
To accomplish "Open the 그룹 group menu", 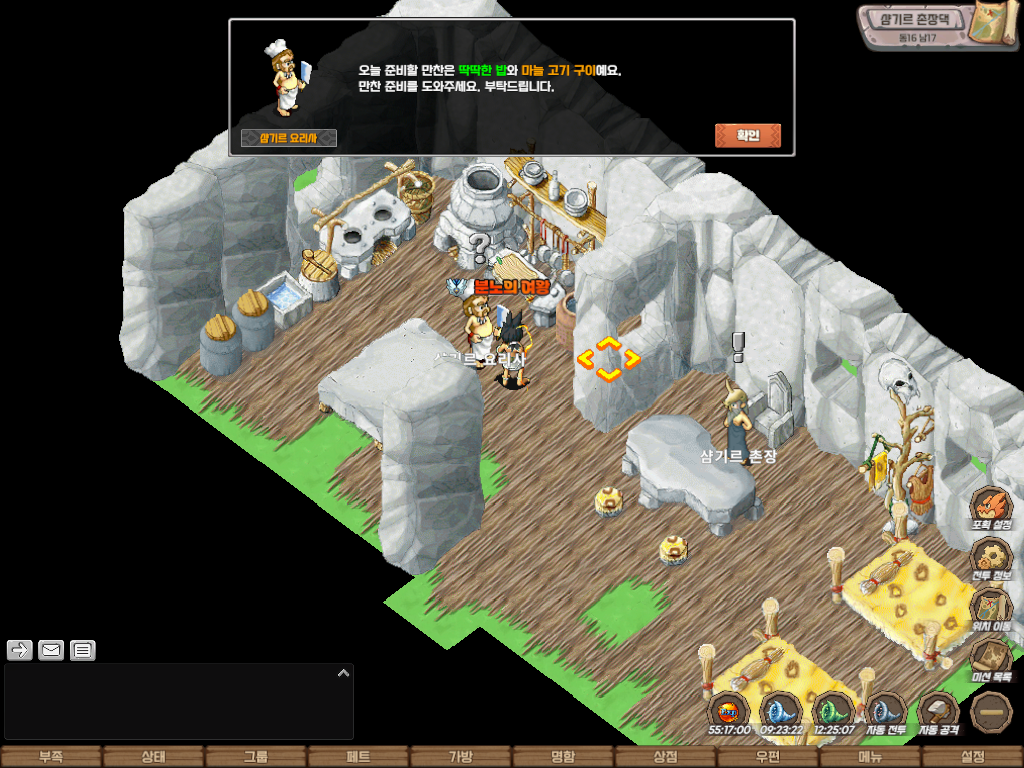I will [x=256, y=757].
